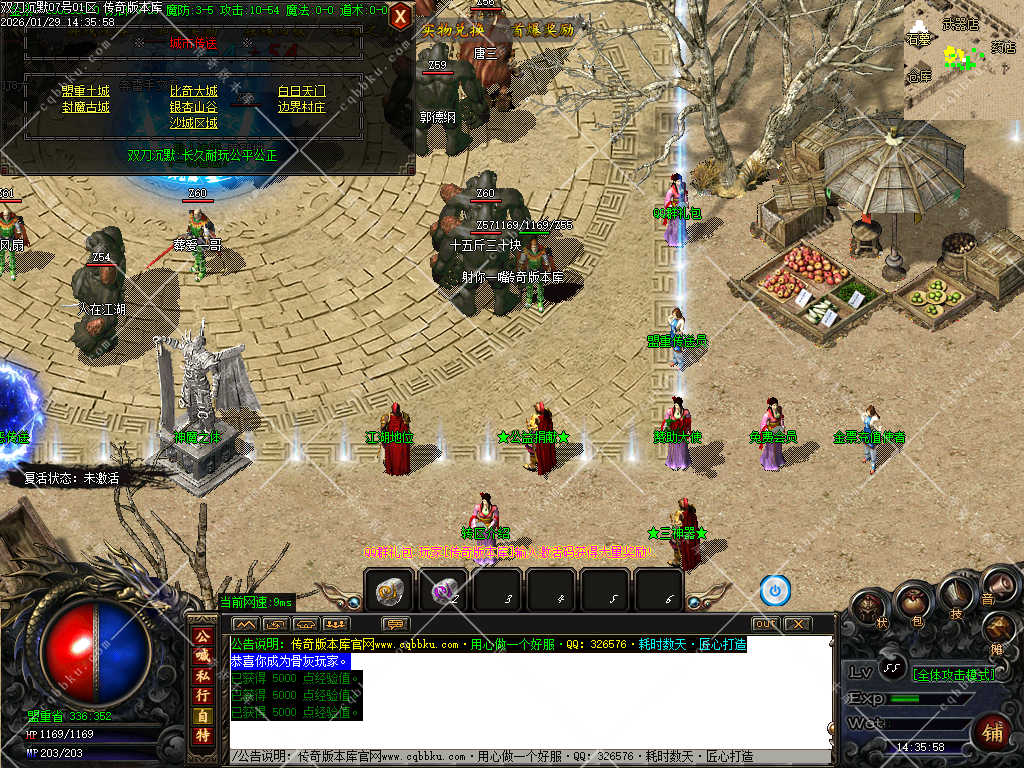Open the minimap
The width and height of the screenshot is (1024, 768).
pyautogui.click(x=963, y=59)
